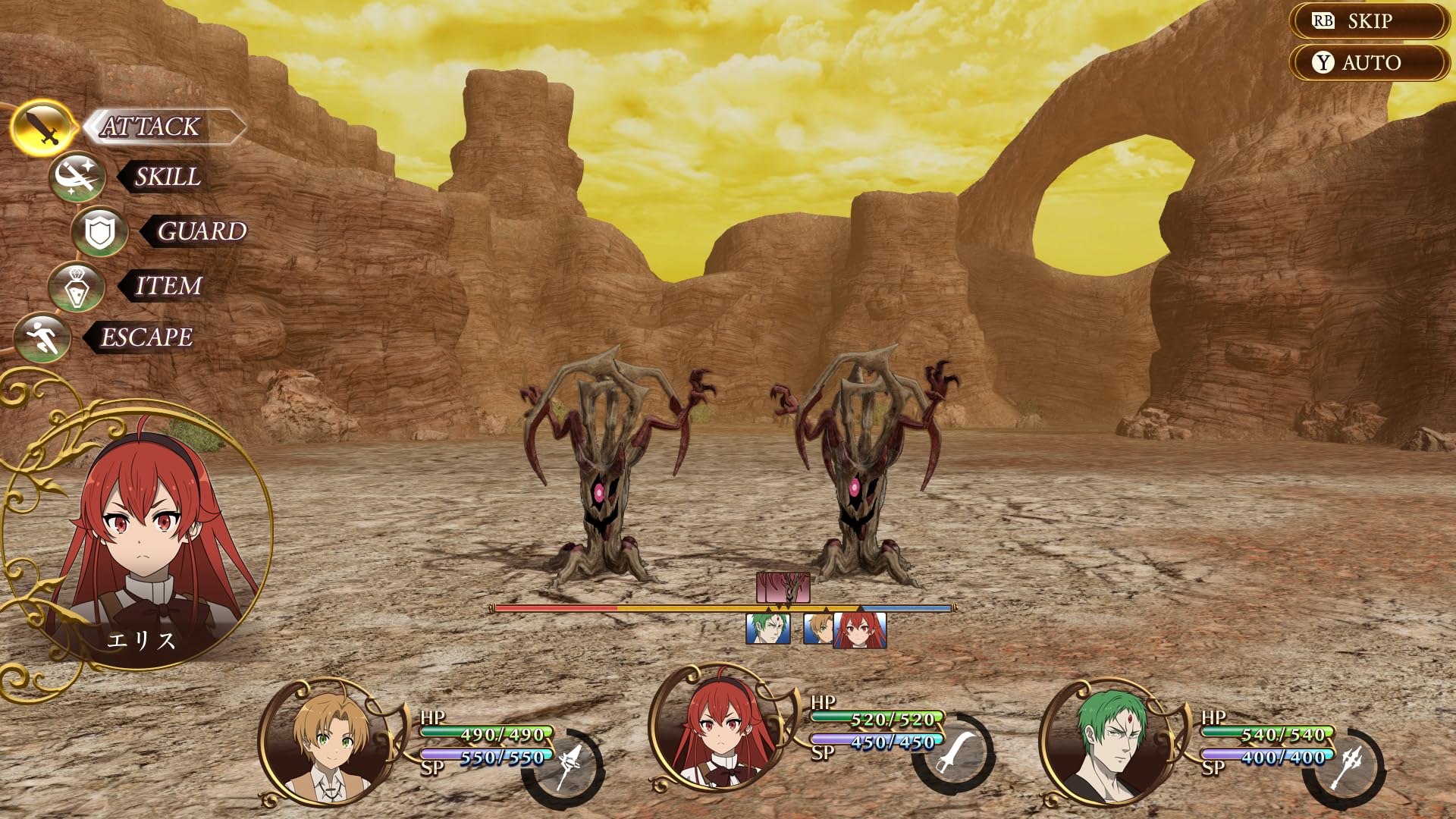
Task: Click the running figure escape icon
Action: pyautogui.click(x=42, y=337)
